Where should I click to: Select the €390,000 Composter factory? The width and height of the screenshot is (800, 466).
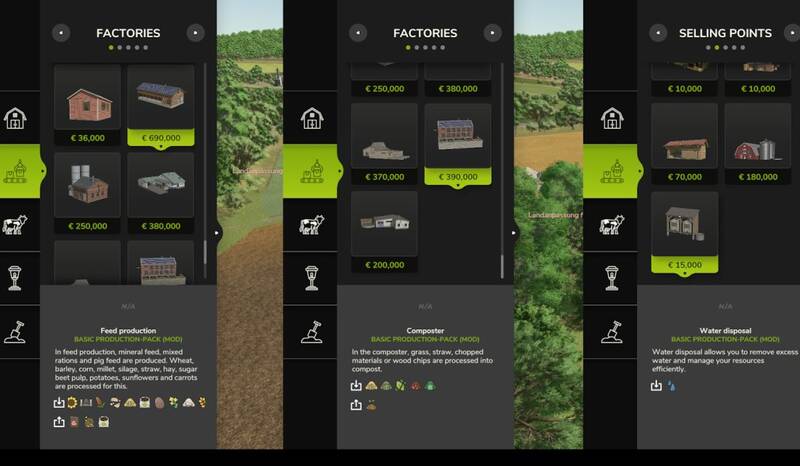click(458, 144)
